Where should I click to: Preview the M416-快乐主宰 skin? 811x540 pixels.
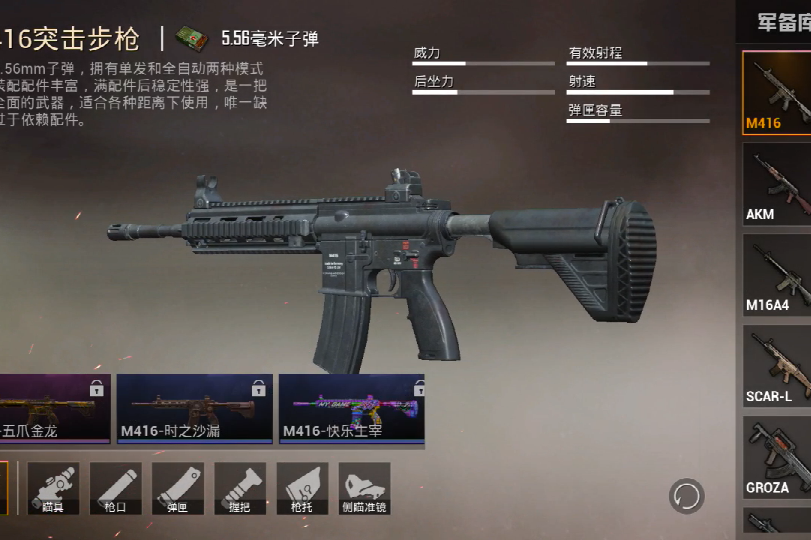(351, 408)
